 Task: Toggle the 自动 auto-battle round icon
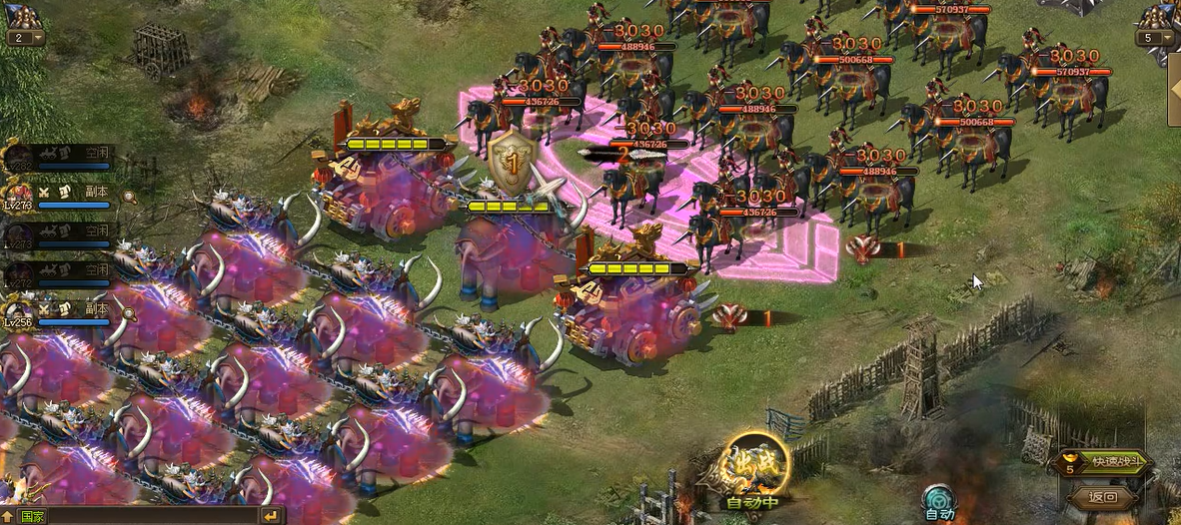click(x=939, y=500)
